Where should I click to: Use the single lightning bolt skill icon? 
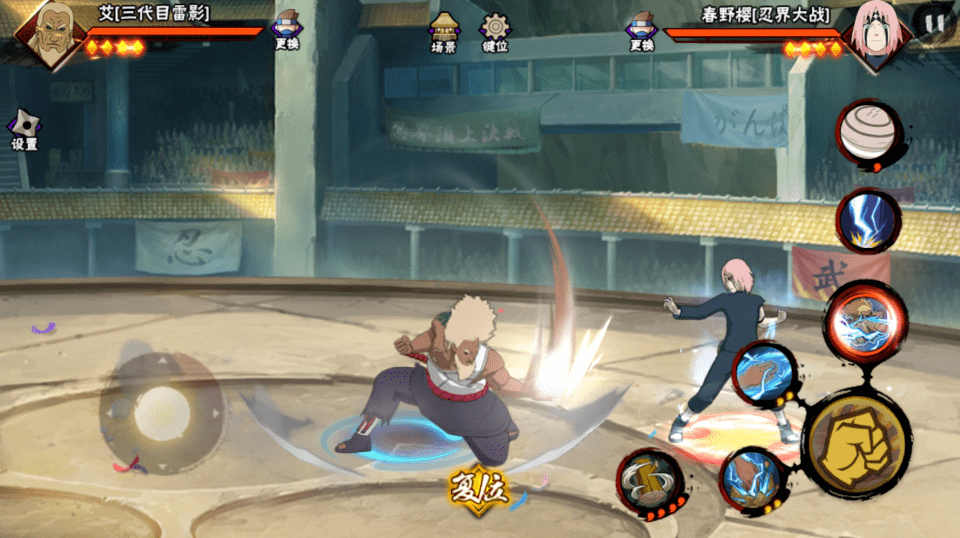pos(867,220)
